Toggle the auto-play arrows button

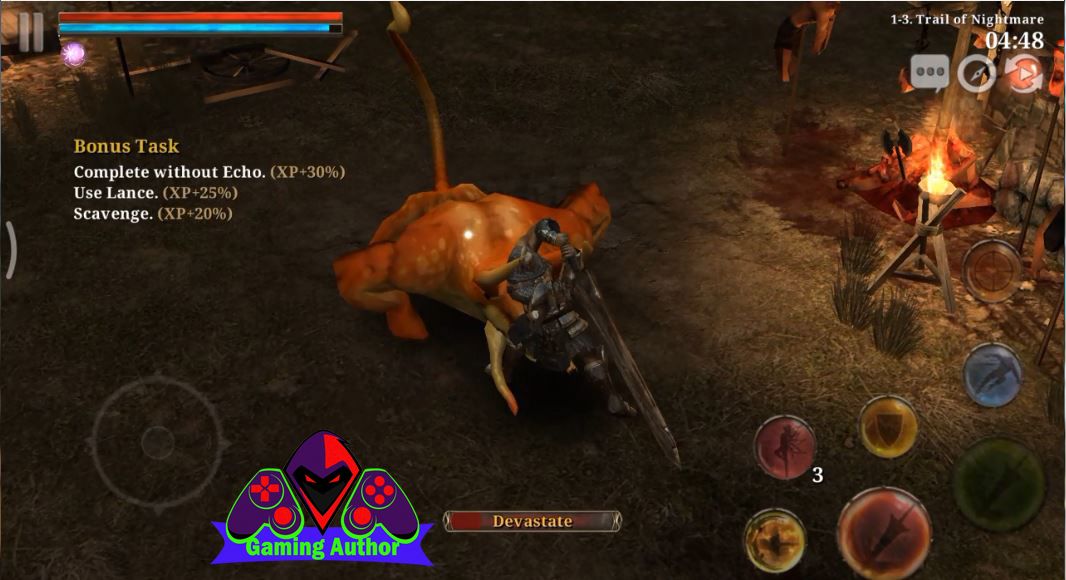coord(1024,74)
